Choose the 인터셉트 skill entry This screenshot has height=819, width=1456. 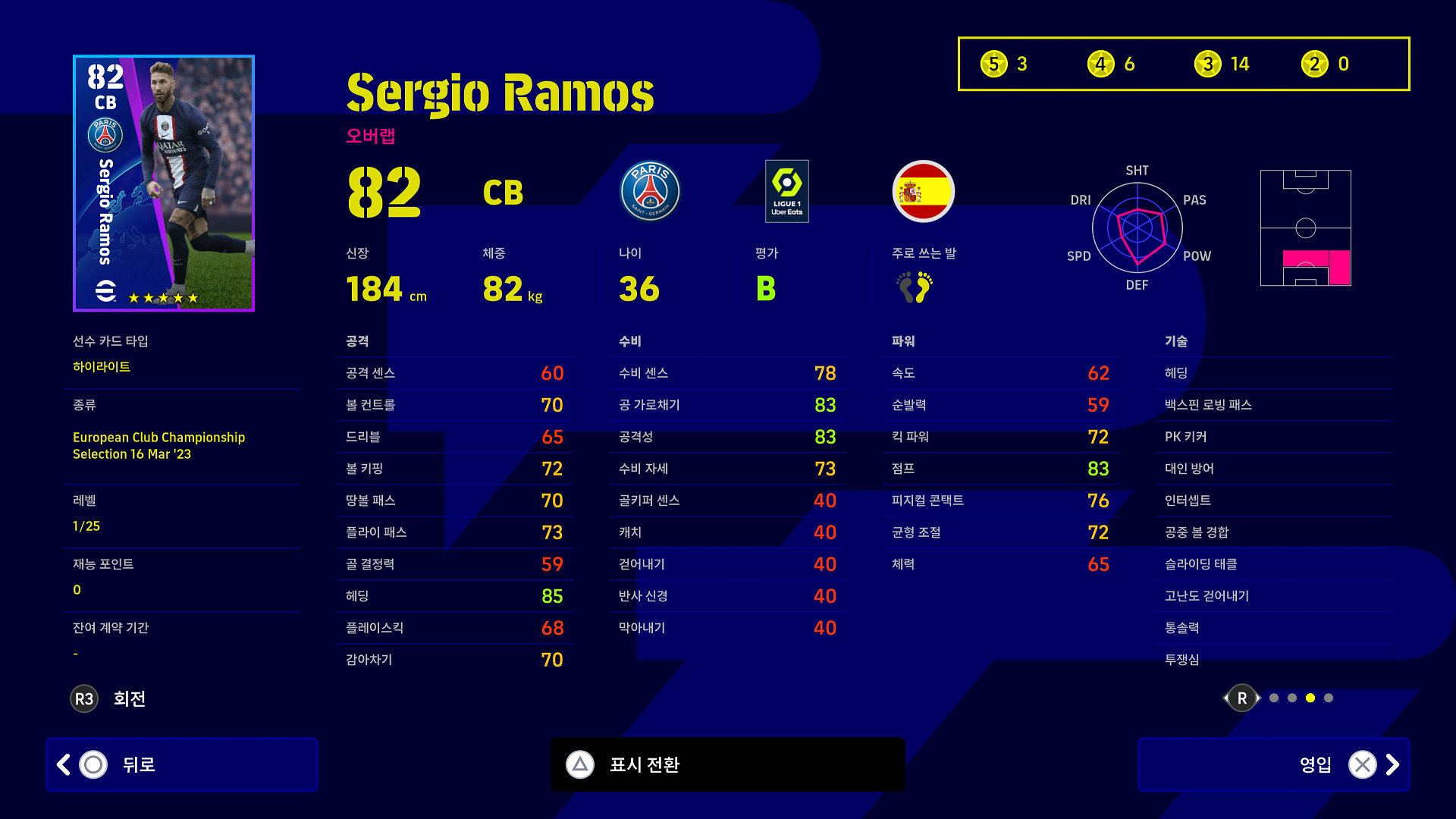coord(1279,500)
